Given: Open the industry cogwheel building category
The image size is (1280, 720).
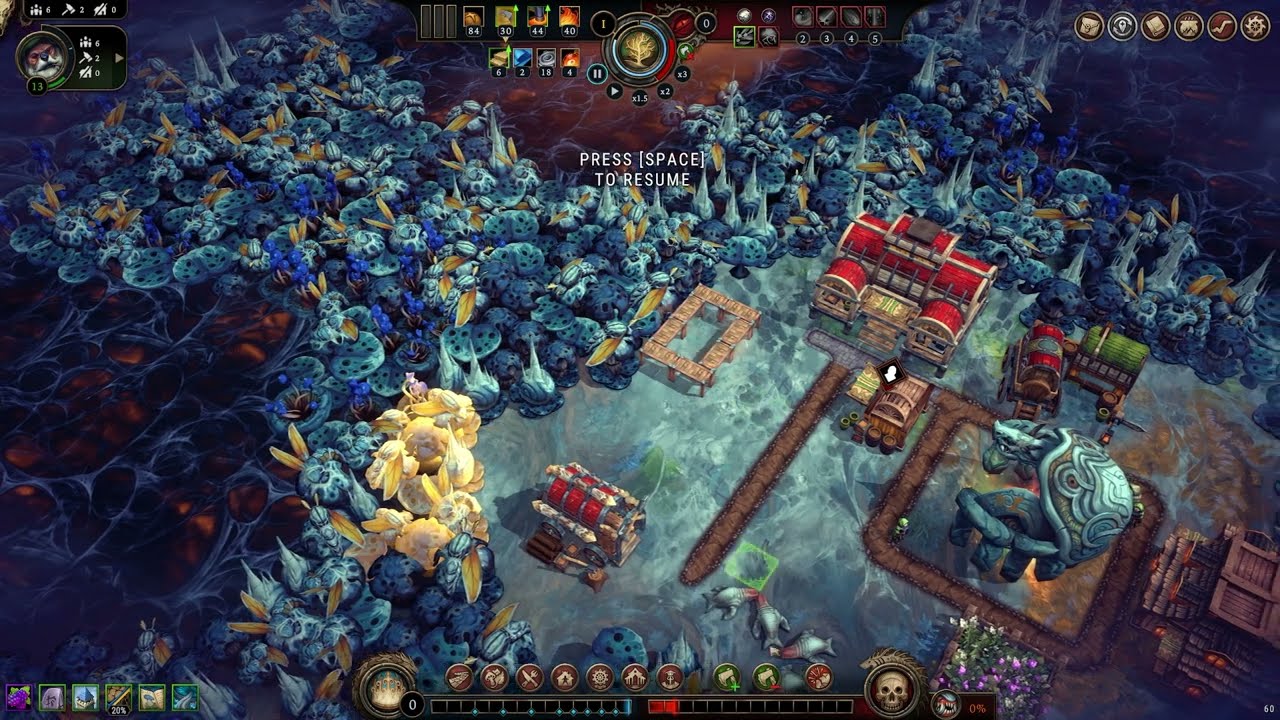Looking at the screenshot, I should [x=600, y=678].
